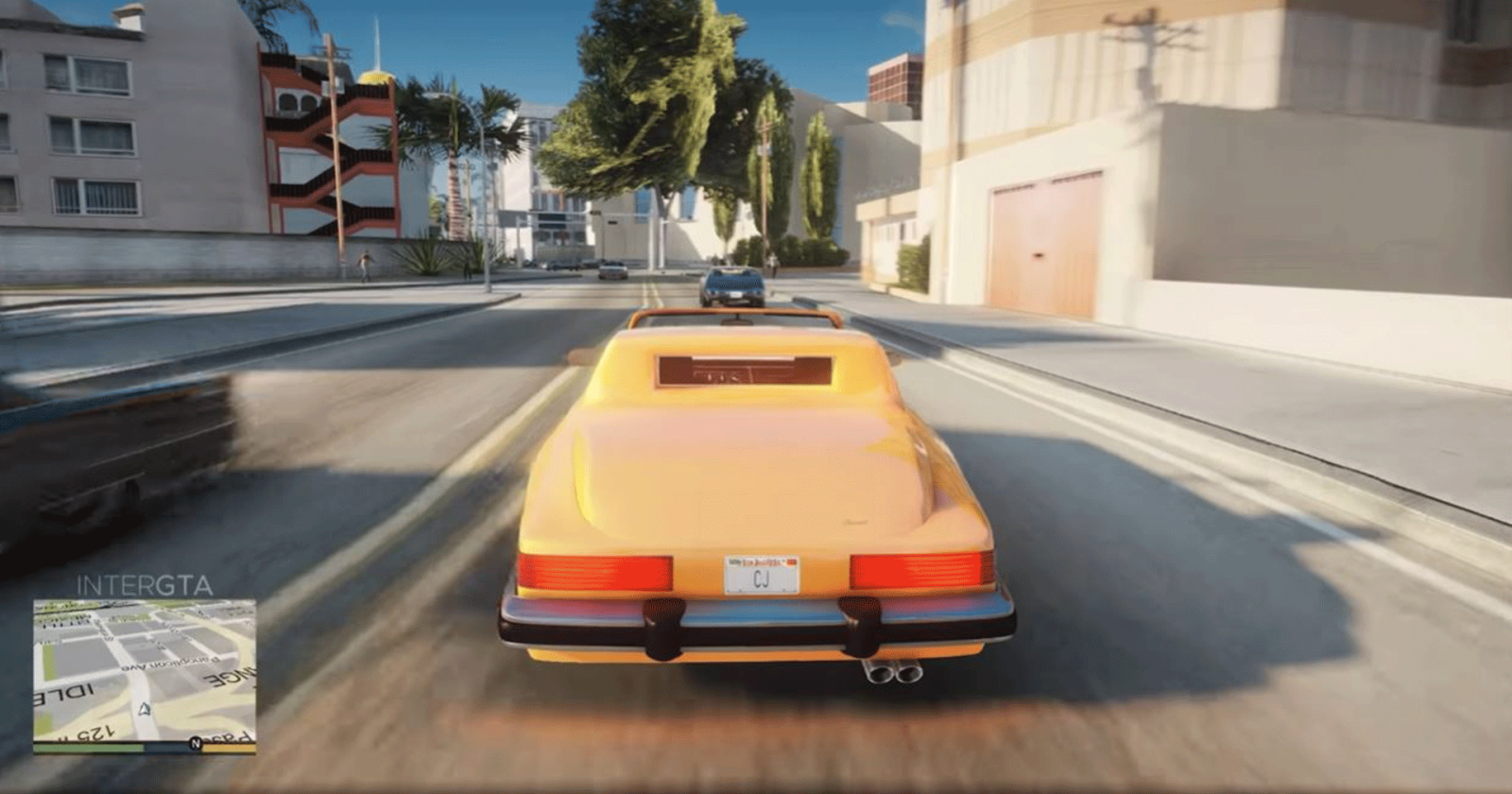Viewport: 1512px width, 794px height.
Task: Click the green health bar under the minimap
Action: point(89,747)
